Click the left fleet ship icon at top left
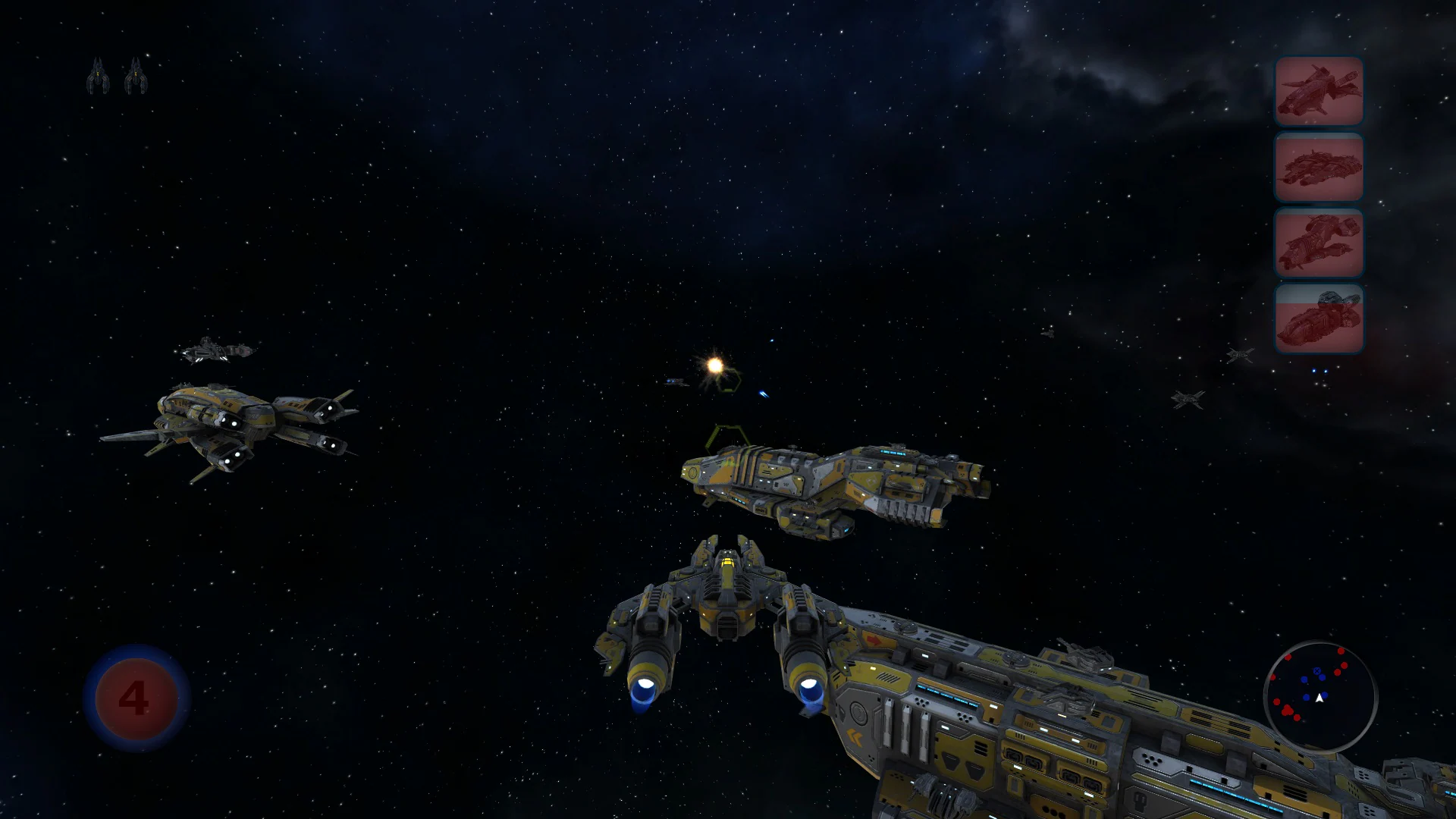 (x=97, y=76)
